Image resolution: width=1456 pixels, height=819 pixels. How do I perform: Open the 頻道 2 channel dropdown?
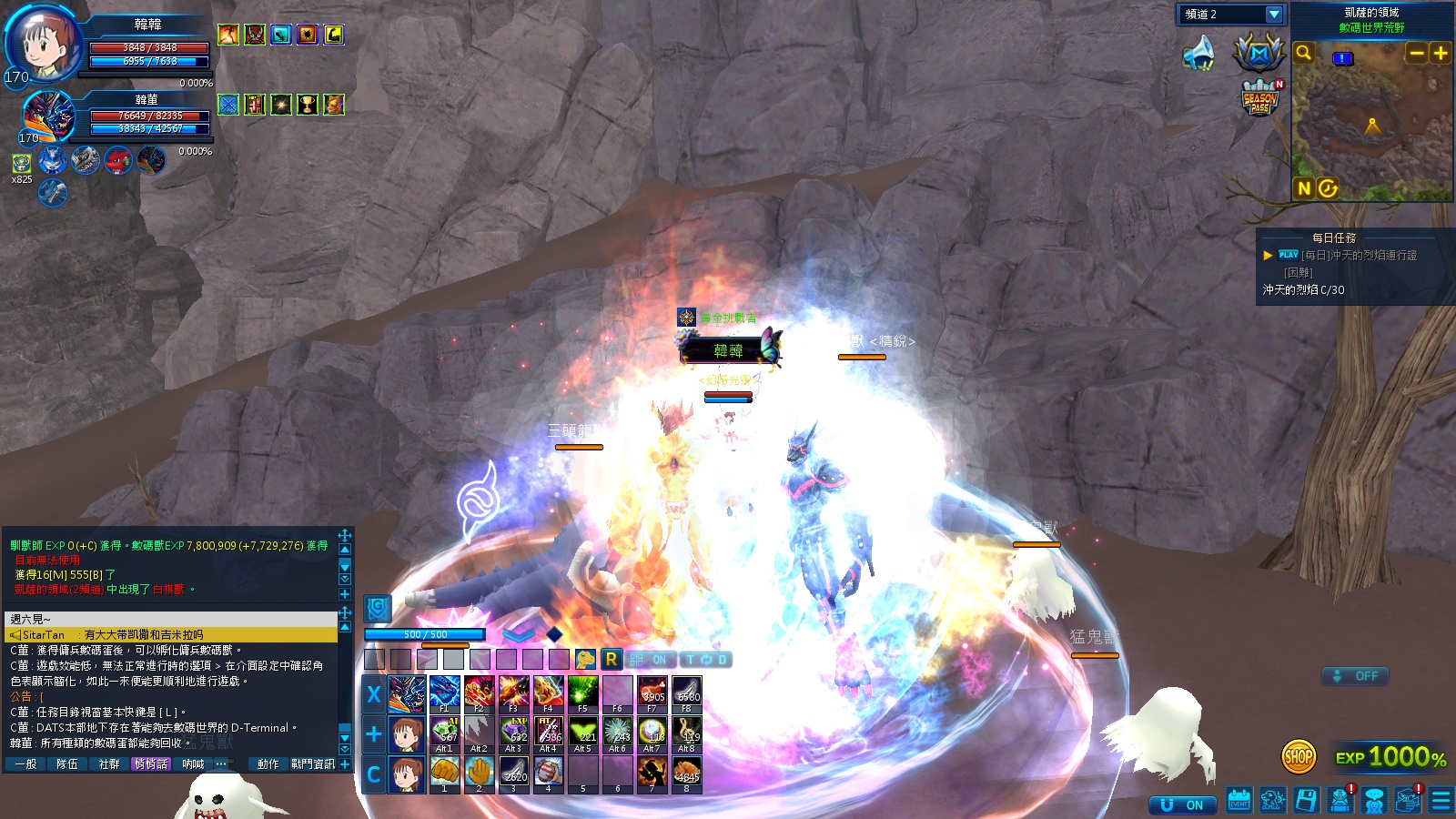click(1273, 15)
